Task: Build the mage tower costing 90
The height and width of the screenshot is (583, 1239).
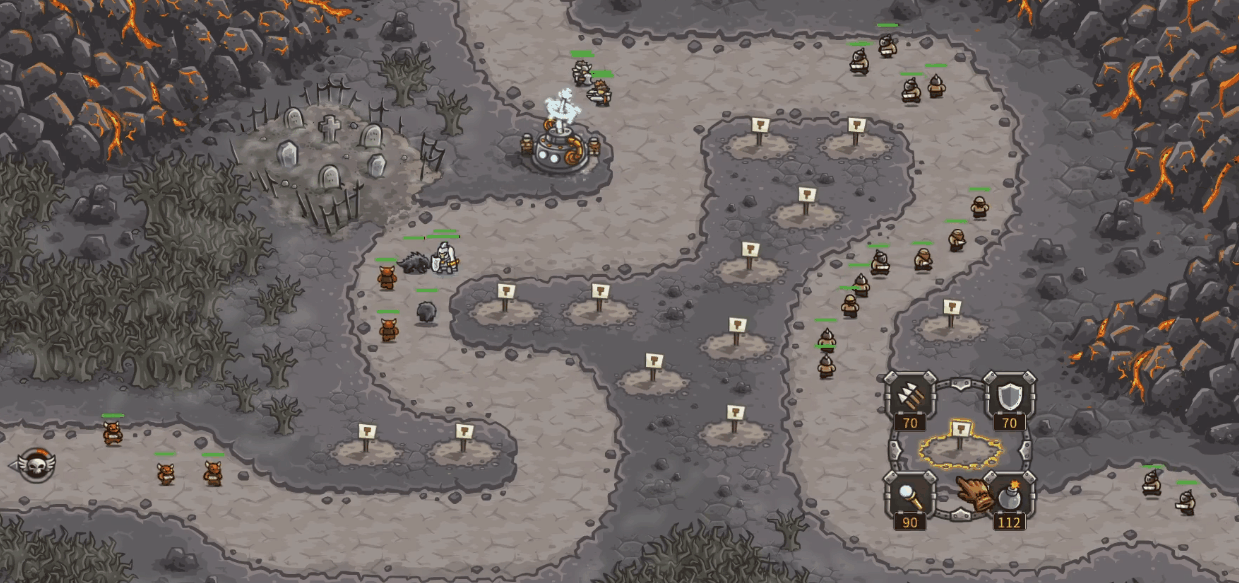Action: pyautogui.click(x=910, y=494)
